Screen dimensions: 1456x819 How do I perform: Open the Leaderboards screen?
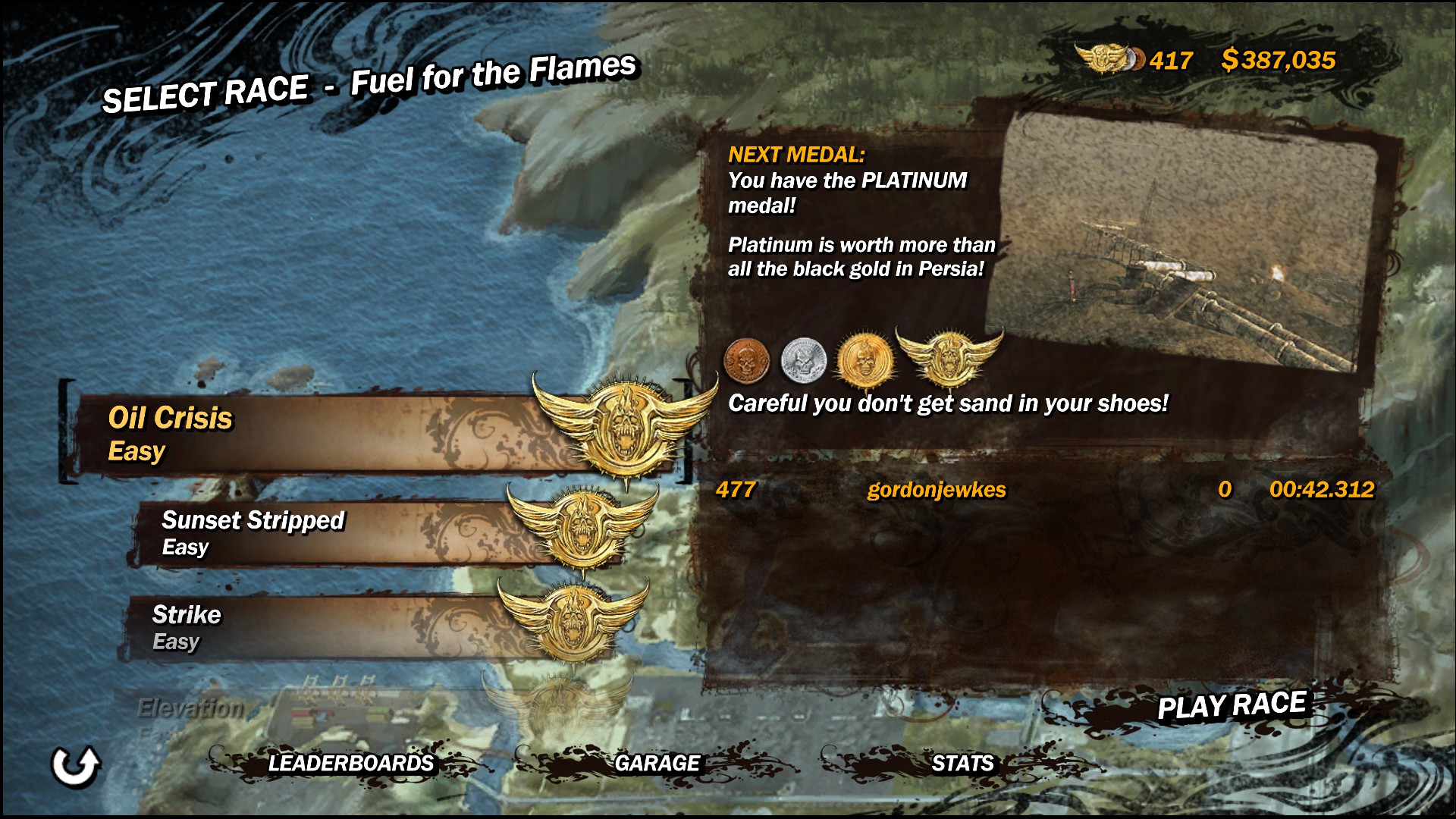click(350, 763)
